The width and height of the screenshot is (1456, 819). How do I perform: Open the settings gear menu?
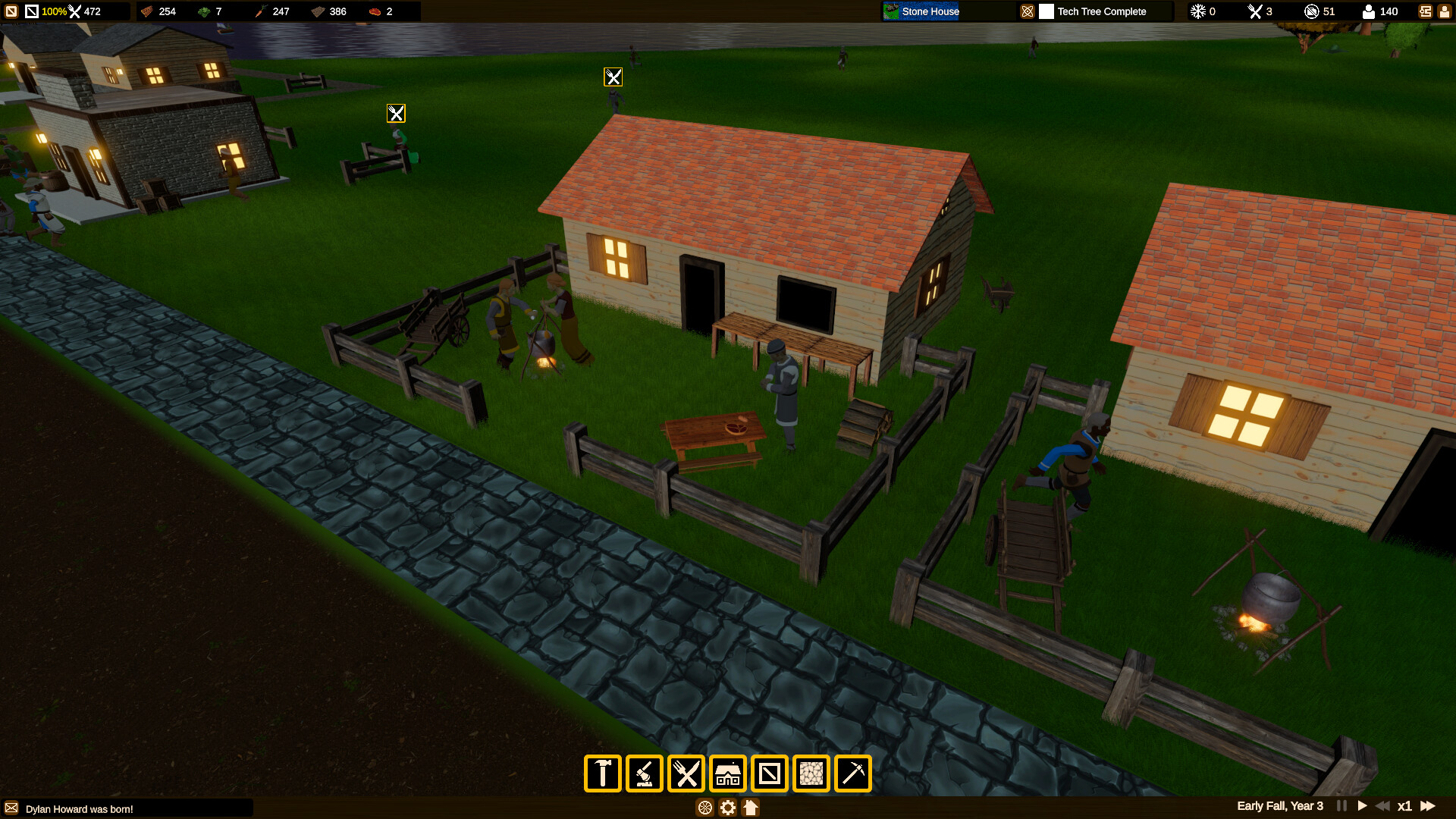(727, 808)
